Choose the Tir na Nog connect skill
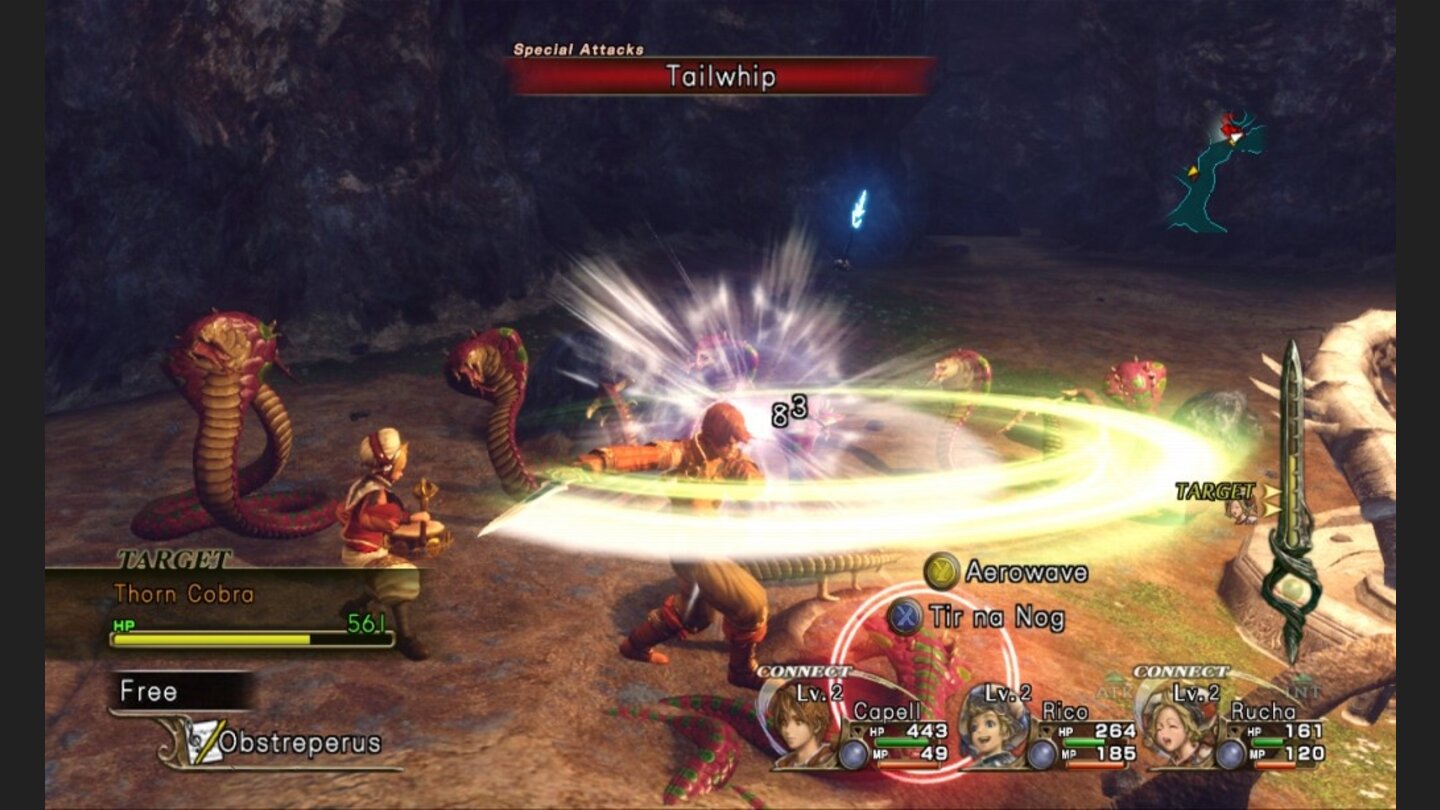This screenshot has width=1440, height=810. tap(978, 617)
